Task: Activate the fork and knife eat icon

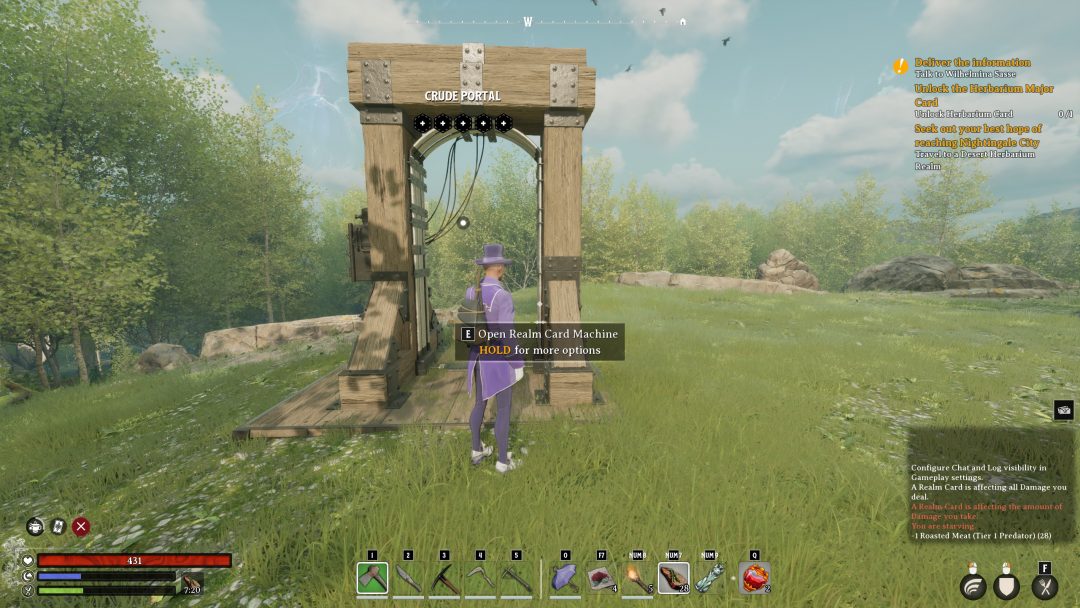Action: [1044, 587]
